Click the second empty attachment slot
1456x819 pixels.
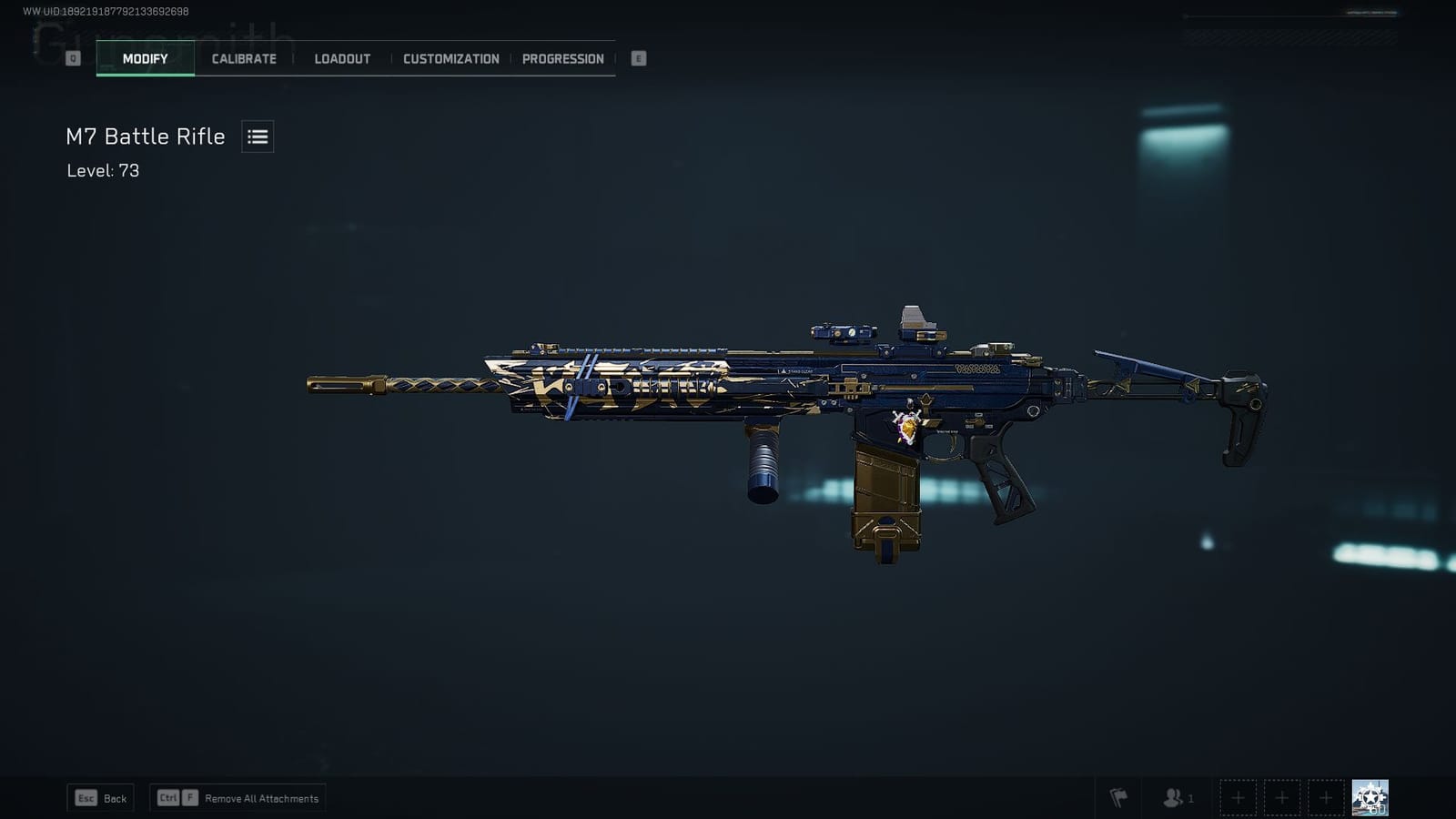pyautogui.click(x=1282, y=797)
